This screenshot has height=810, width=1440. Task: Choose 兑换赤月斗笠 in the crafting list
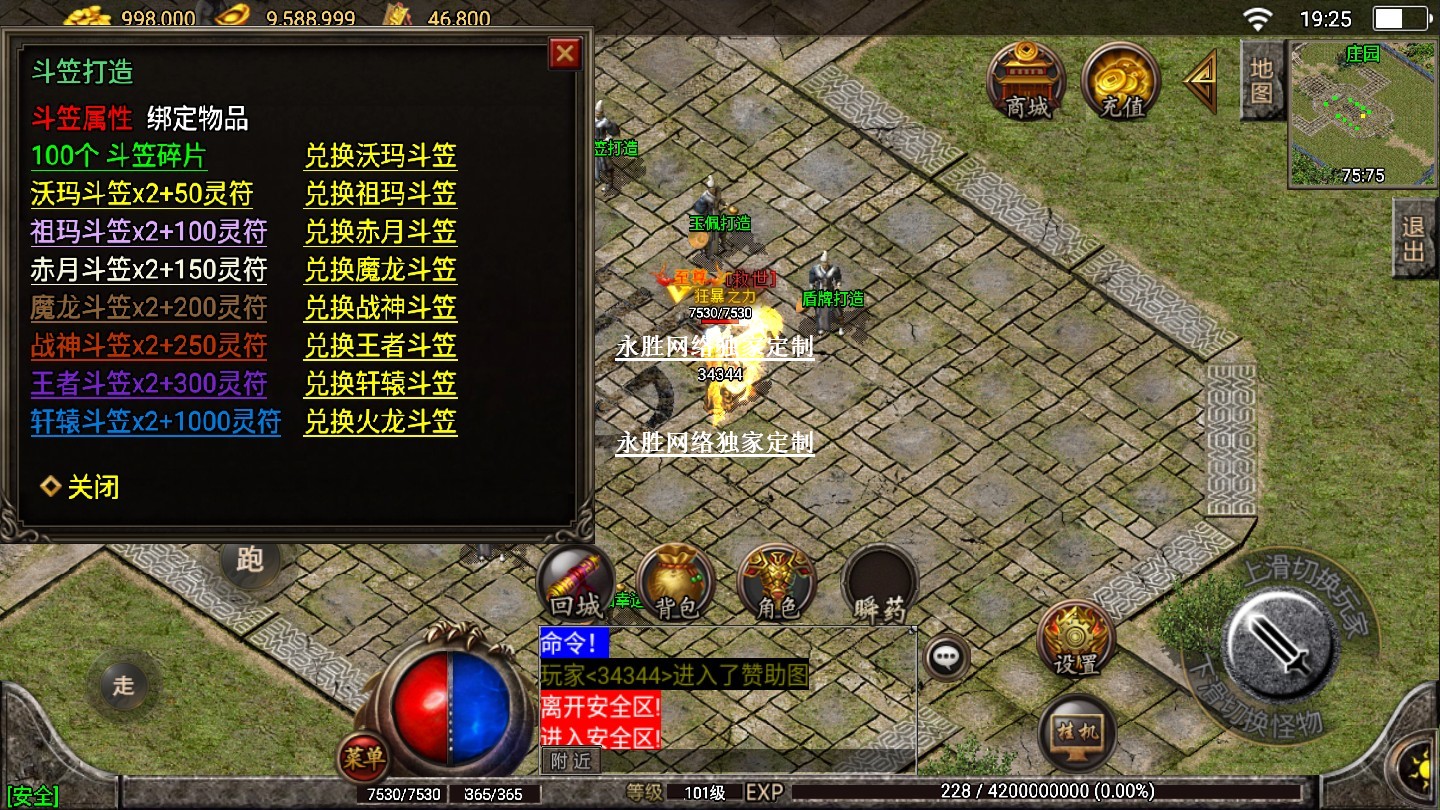pyautogui.click(x=380, y=232)
